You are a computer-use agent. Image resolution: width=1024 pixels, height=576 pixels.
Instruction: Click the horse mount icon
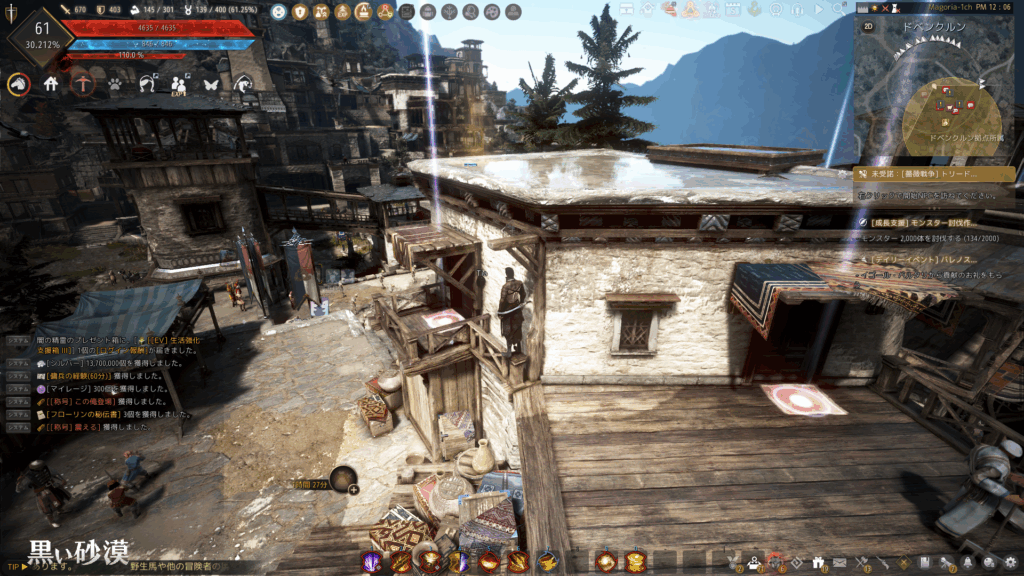pos(18,85)
